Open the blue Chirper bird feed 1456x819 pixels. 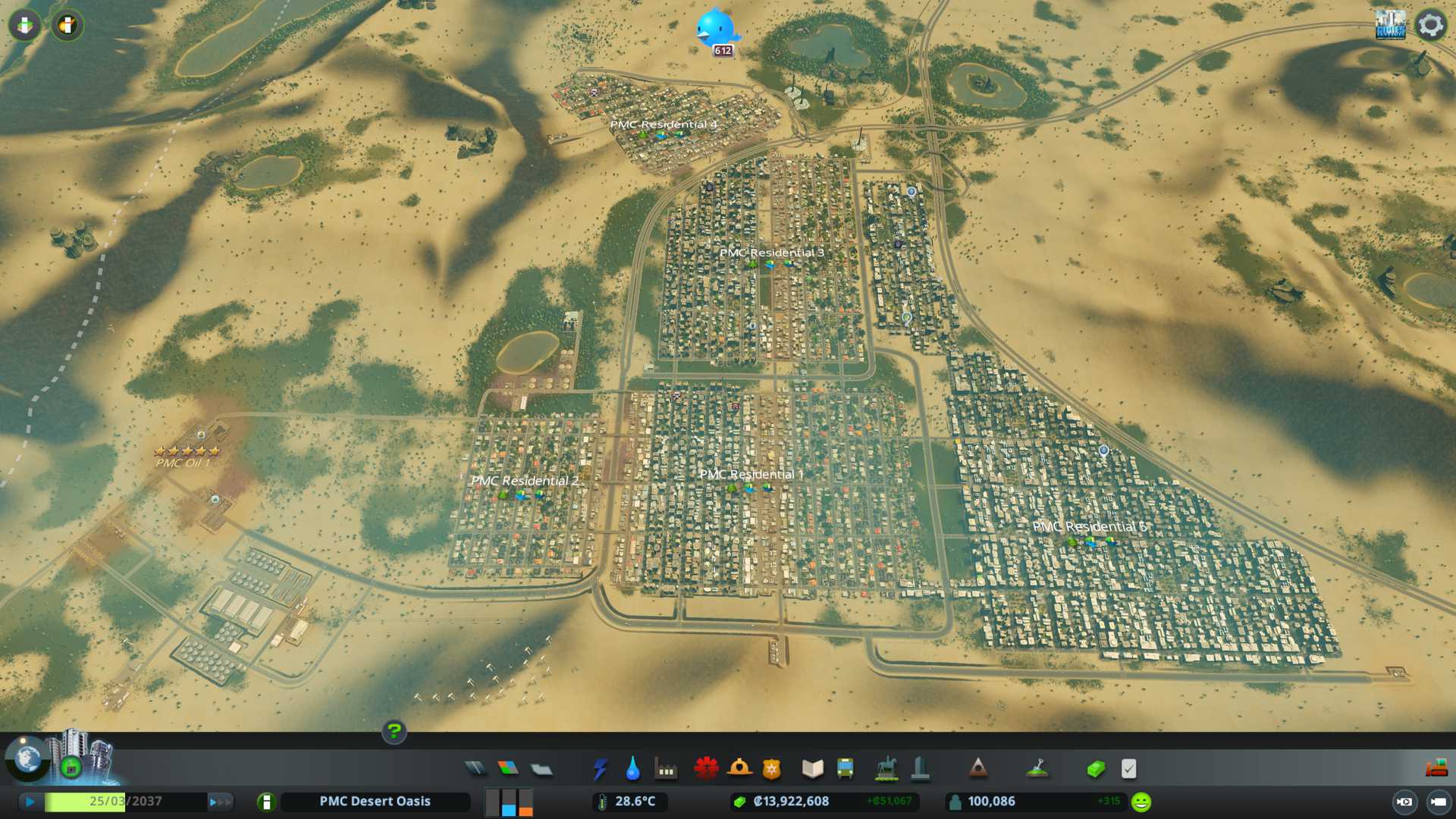(715, 29)
